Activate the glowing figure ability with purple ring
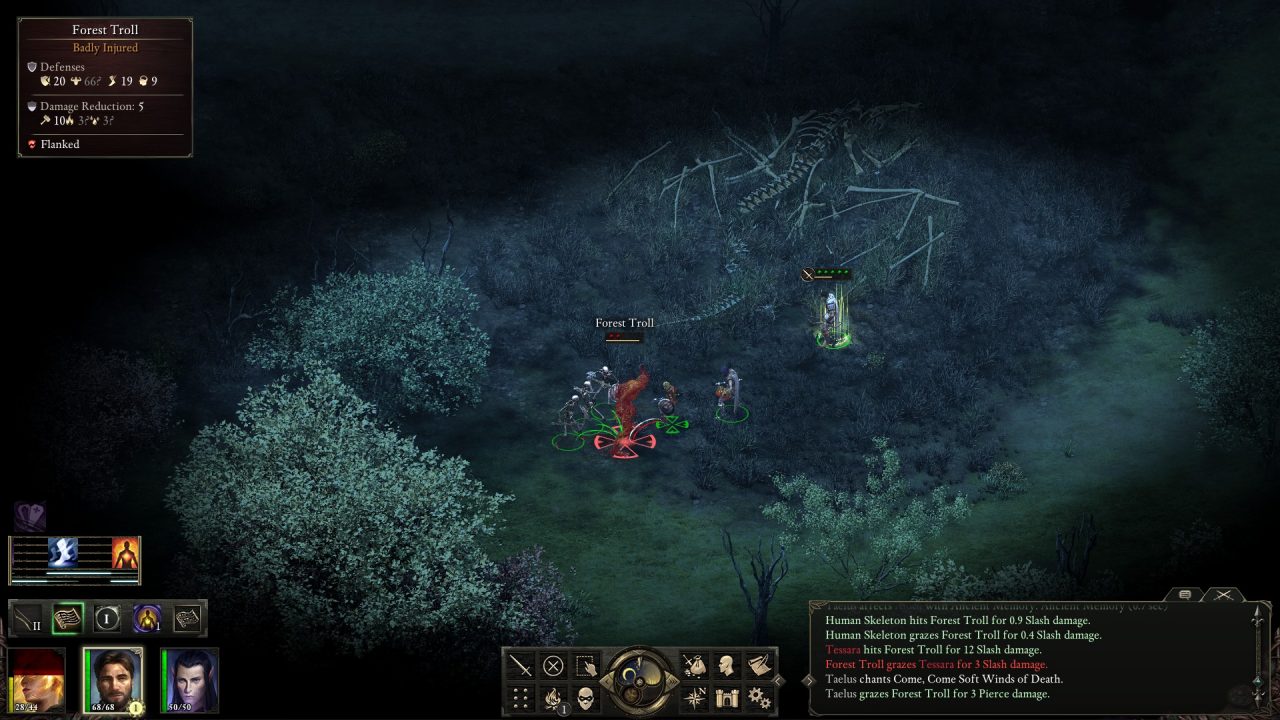 point(148,618)
